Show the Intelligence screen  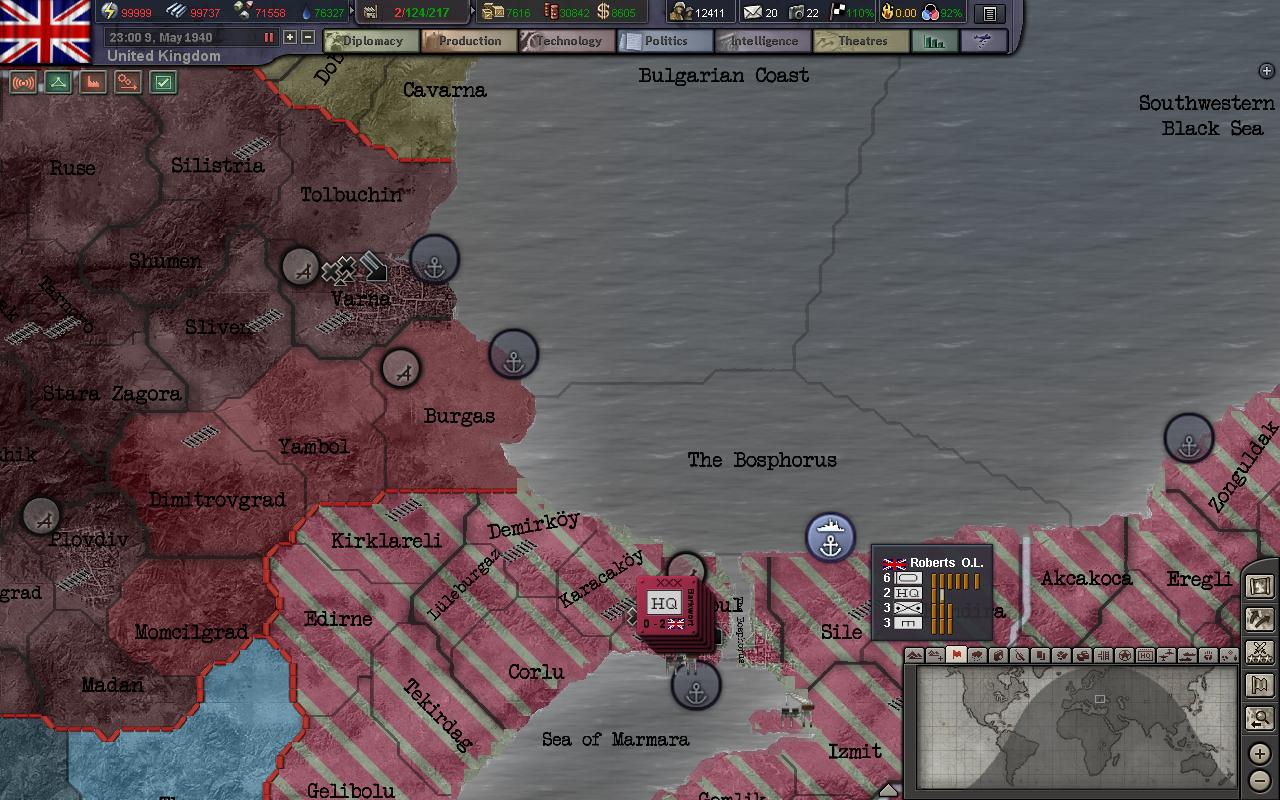coord(761,41)
